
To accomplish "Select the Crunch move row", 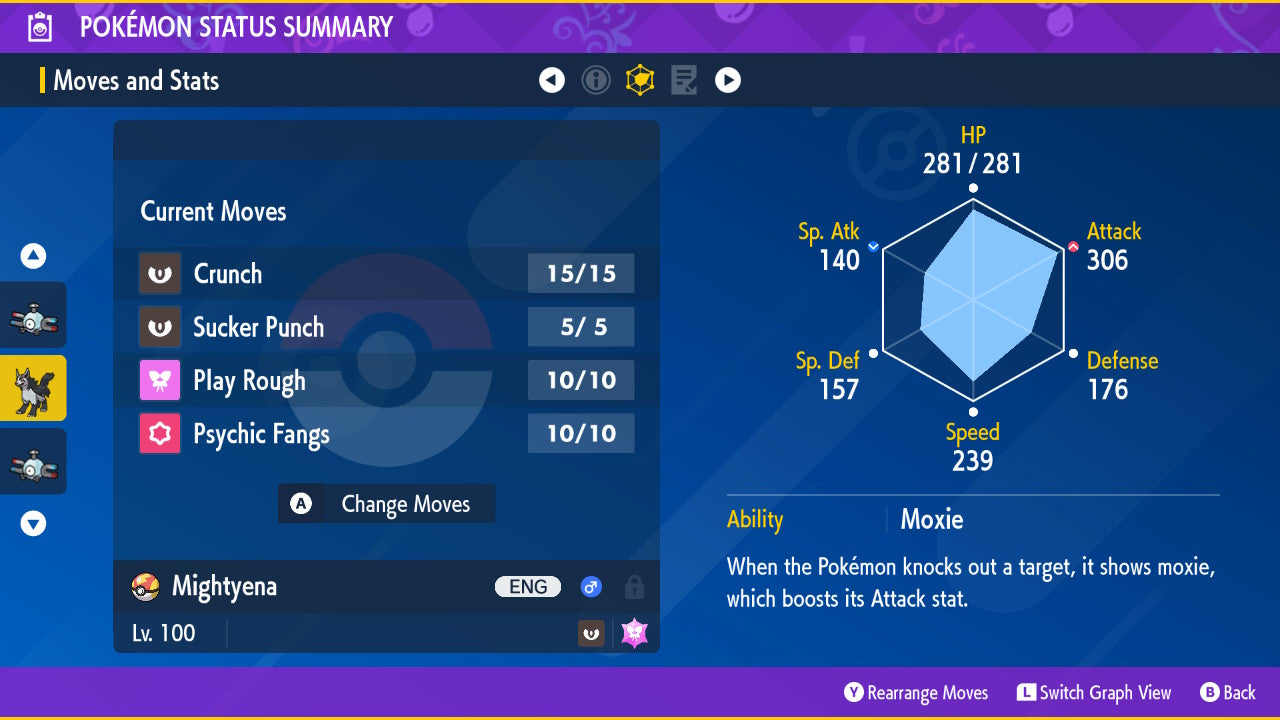I will 386,274.
